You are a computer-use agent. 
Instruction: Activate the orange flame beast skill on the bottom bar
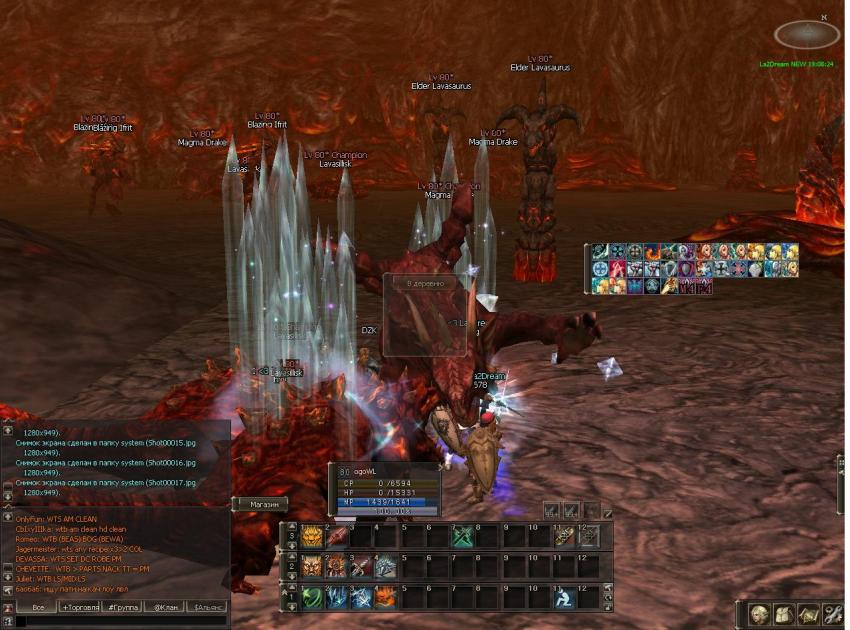click(x=386, y=597)
